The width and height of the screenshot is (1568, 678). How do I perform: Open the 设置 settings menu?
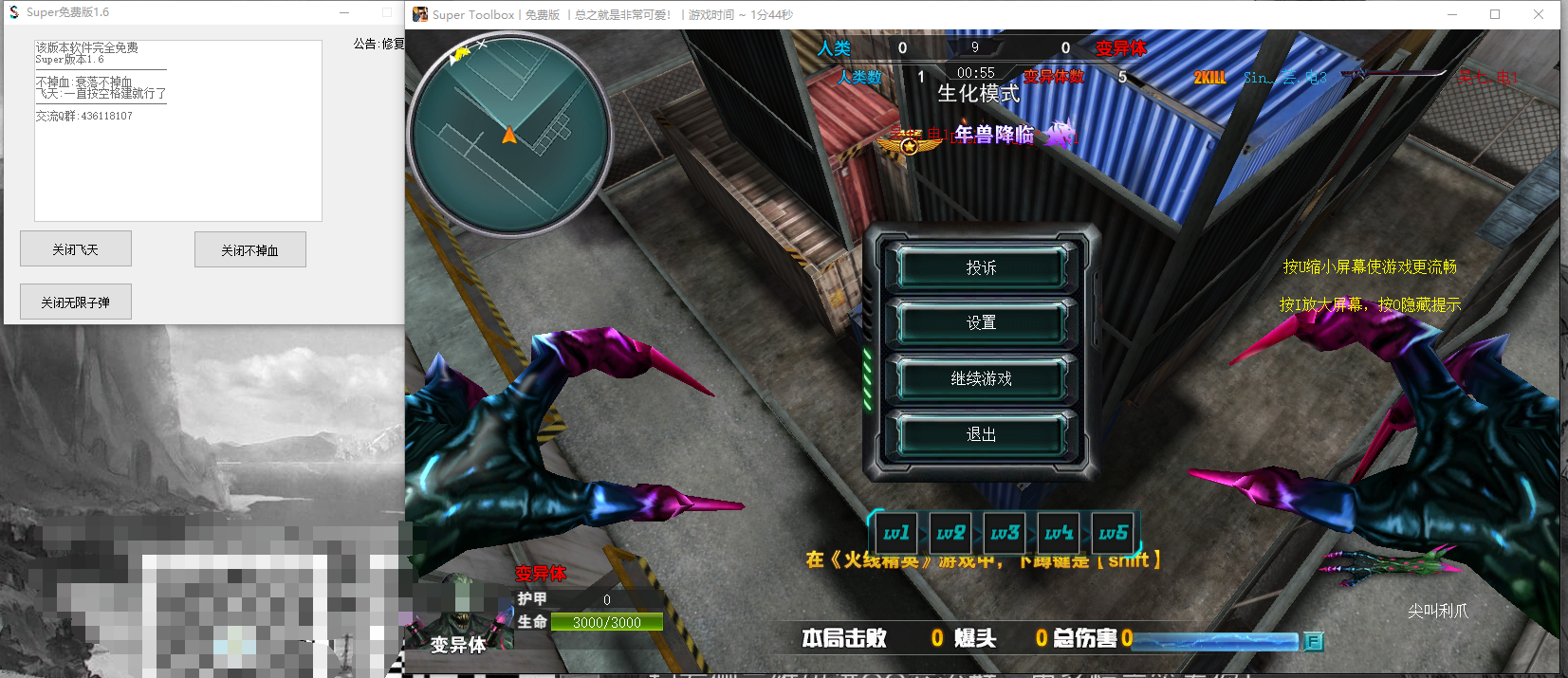pos(981,323)
